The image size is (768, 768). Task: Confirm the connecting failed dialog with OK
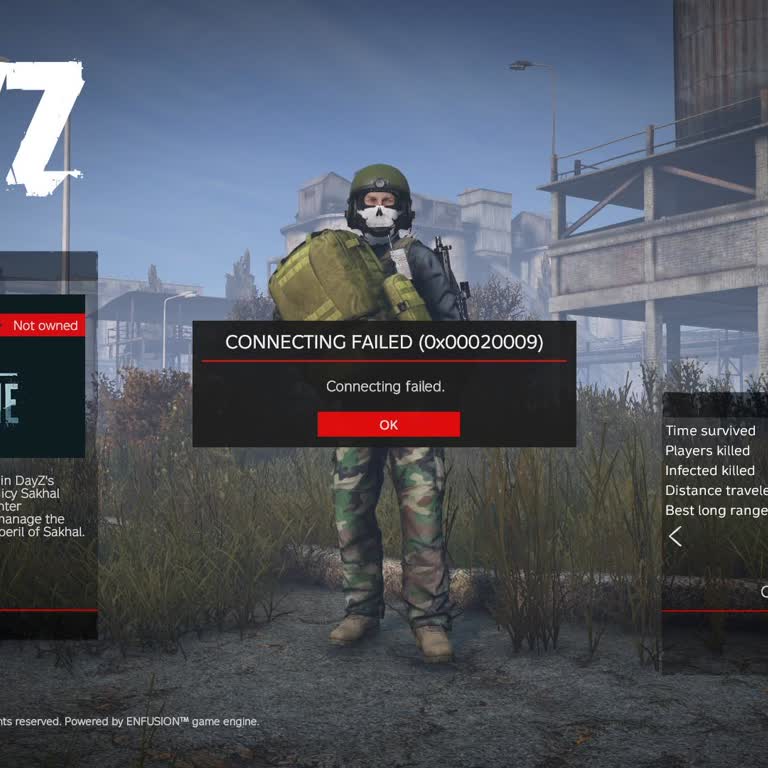[388, 424]
